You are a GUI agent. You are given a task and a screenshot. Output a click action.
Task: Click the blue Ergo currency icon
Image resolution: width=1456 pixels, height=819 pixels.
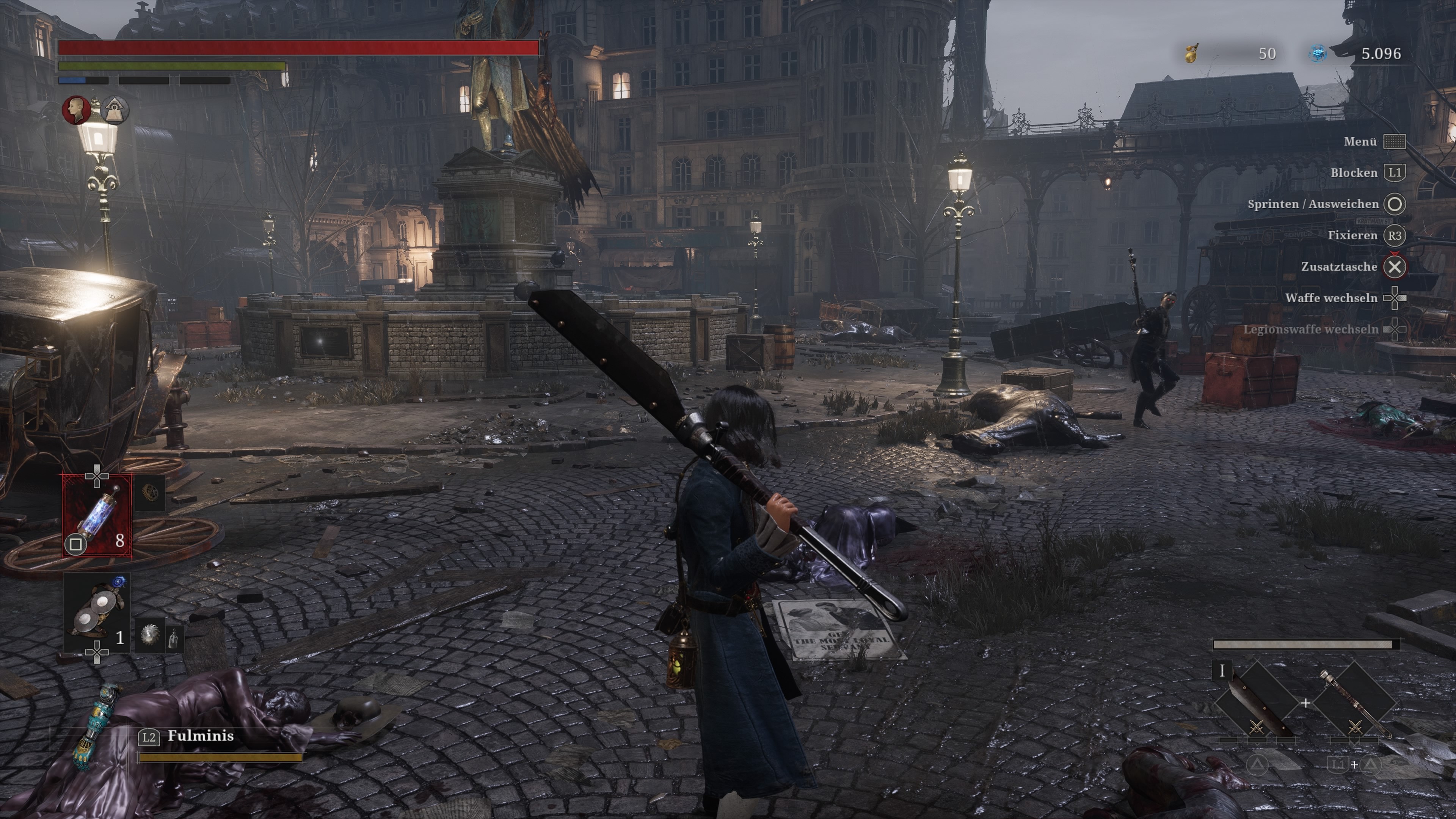point(1318,54)
